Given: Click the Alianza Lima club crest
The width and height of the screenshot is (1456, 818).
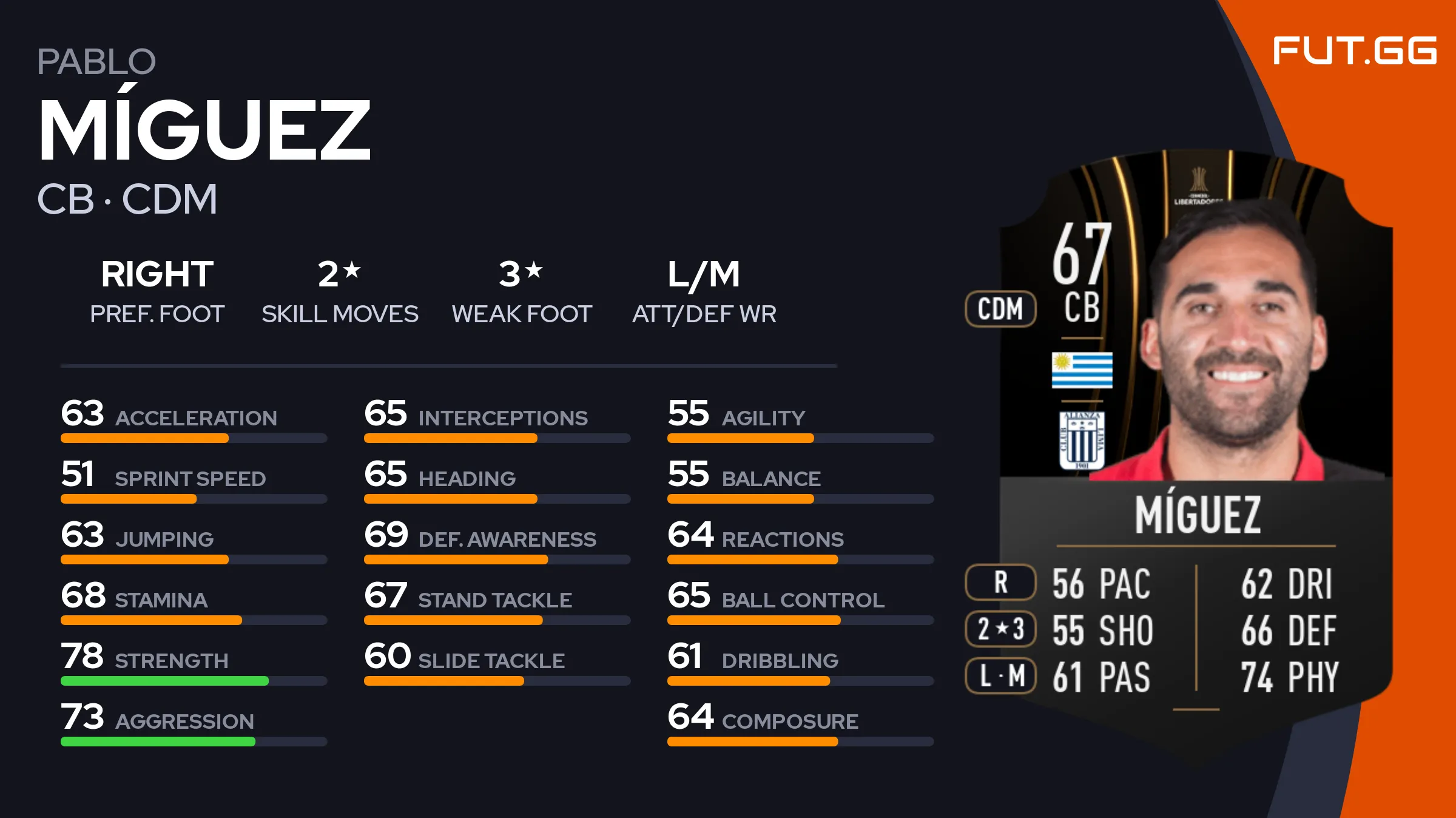Looking at the screenshot, I should click(x=1082, y=440).
